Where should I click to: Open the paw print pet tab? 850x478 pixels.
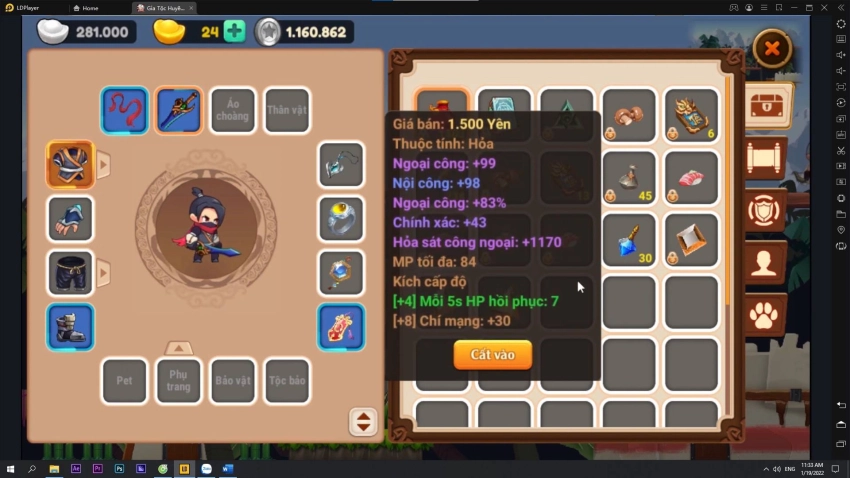point(767,317)
